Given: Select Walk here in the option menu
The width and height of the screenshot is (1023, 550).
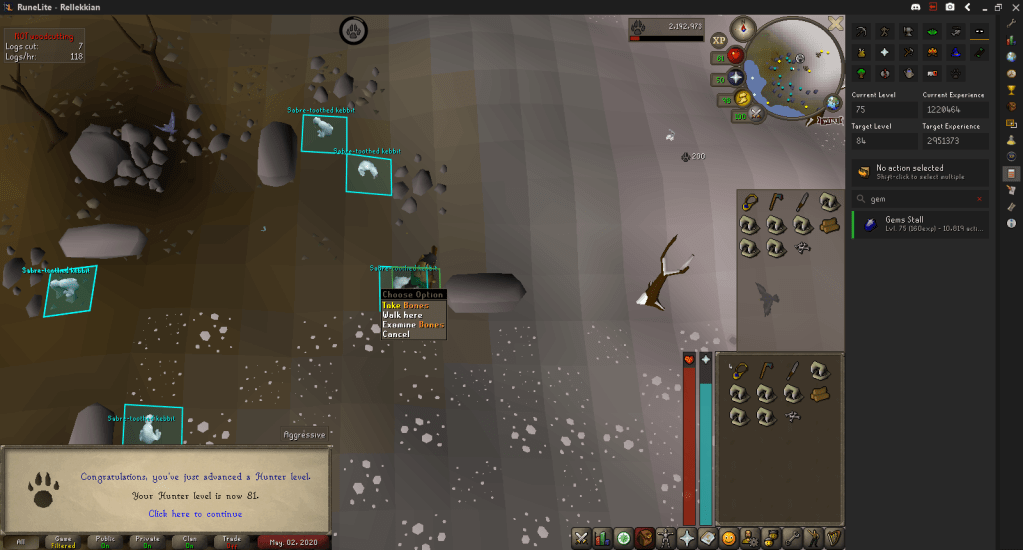Looking at the screenshot, I should 402,315.
